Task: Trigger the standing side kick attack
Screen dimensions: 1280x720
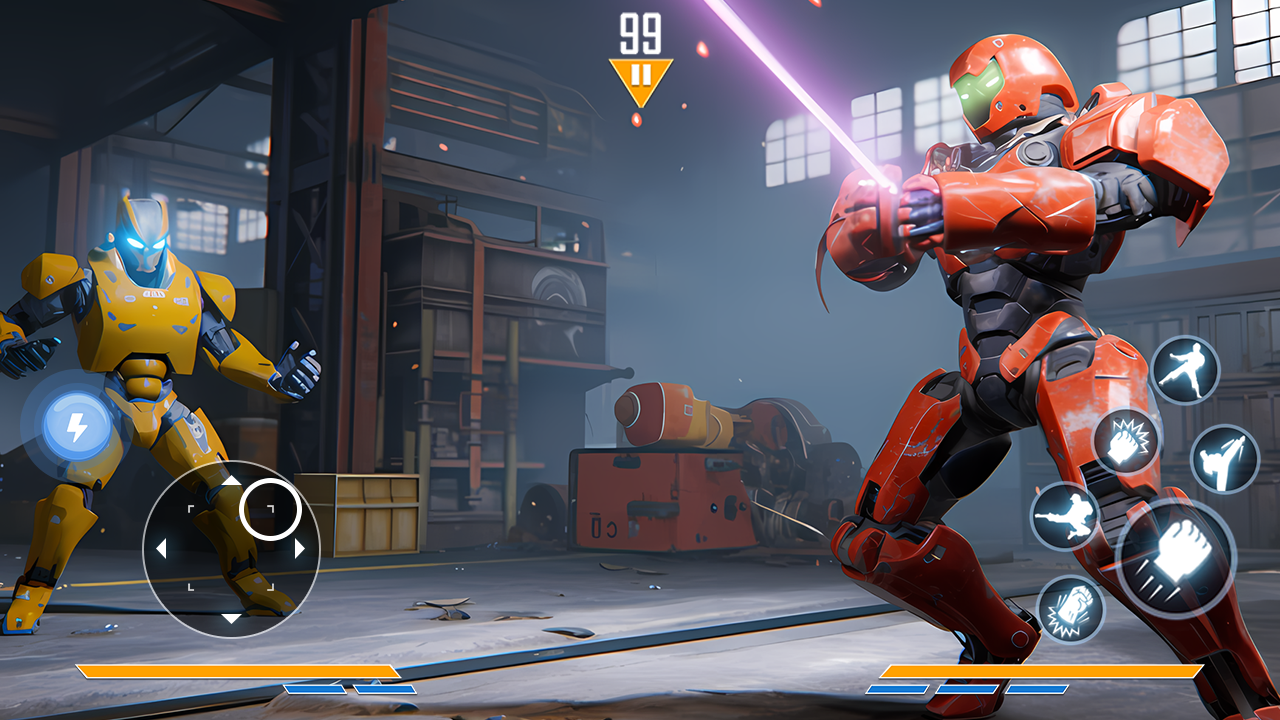Action: click(x=1185, y=369)
